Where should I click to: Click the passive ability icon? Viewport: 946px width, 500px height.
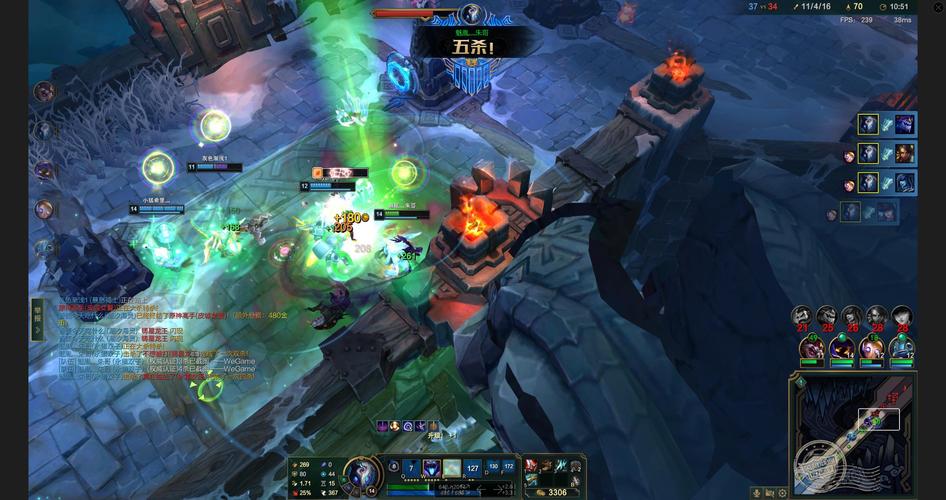[393, 465]
